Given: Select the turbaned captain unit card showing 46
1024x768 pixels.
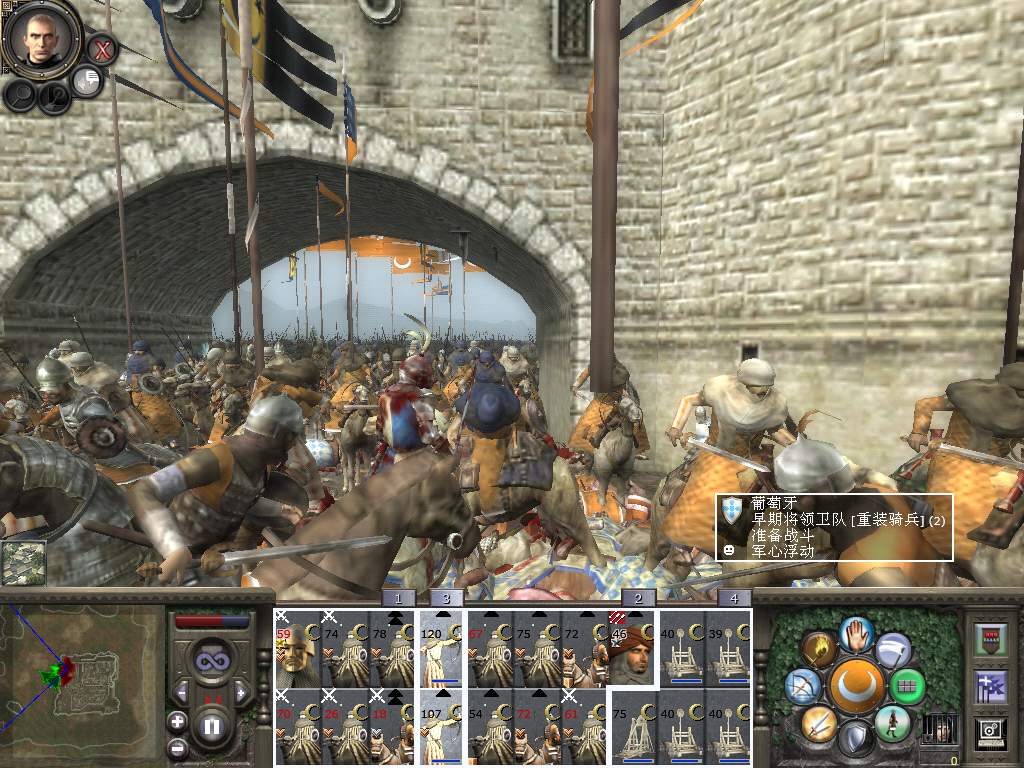Looking at the screenshot, I should [x=630, y=648].
